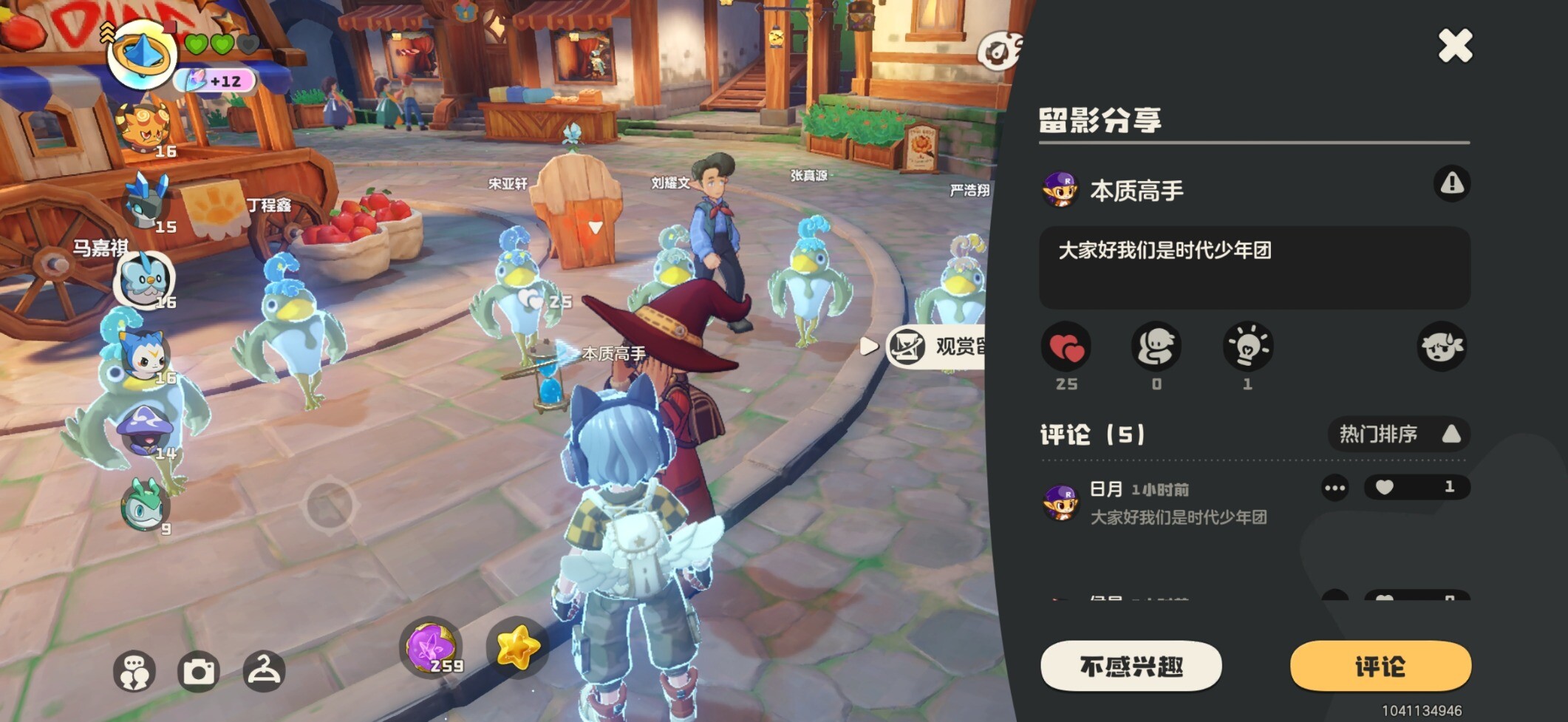Open the friends icon at bottom left
The image size is (1568, 722).
pos(134,672)
